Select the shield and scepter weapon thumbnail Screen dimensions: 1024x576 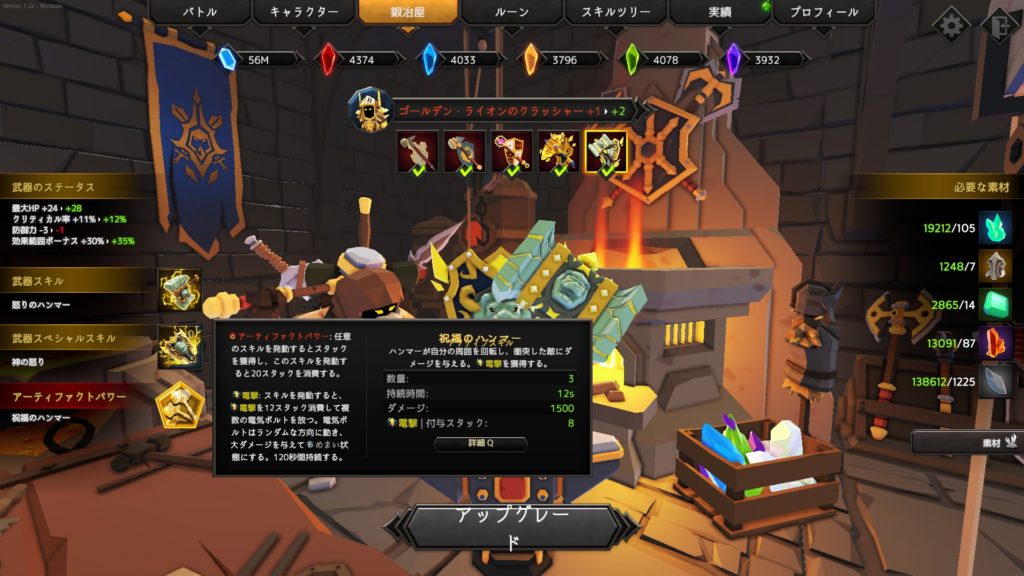(511, 152)
